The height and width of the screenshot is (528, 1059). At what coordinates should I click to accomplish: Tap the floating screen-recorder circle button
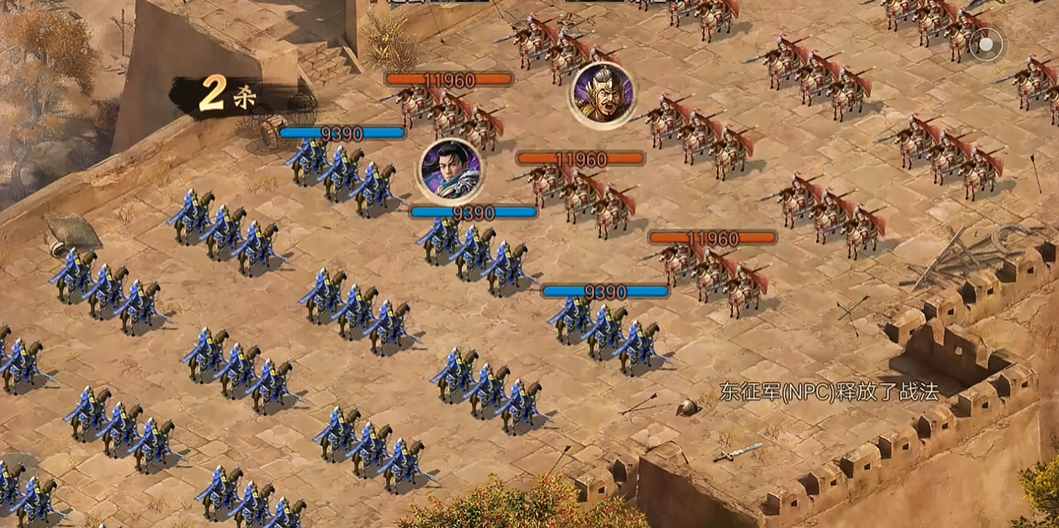pyautogui.click(x=989, y=45)
